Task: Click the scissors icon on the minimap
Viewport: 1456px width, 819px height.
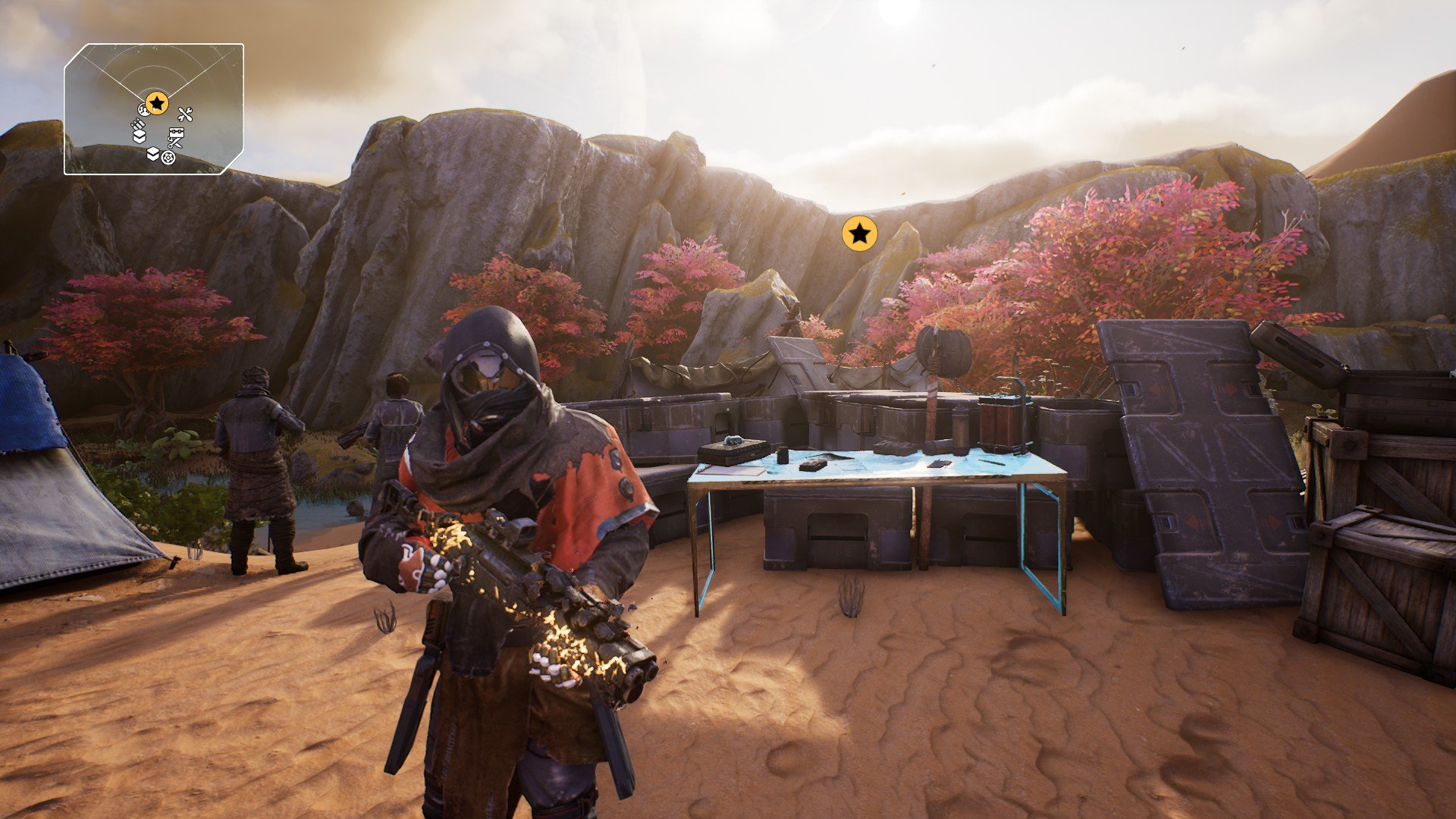Action: click(x=174, y=143)
